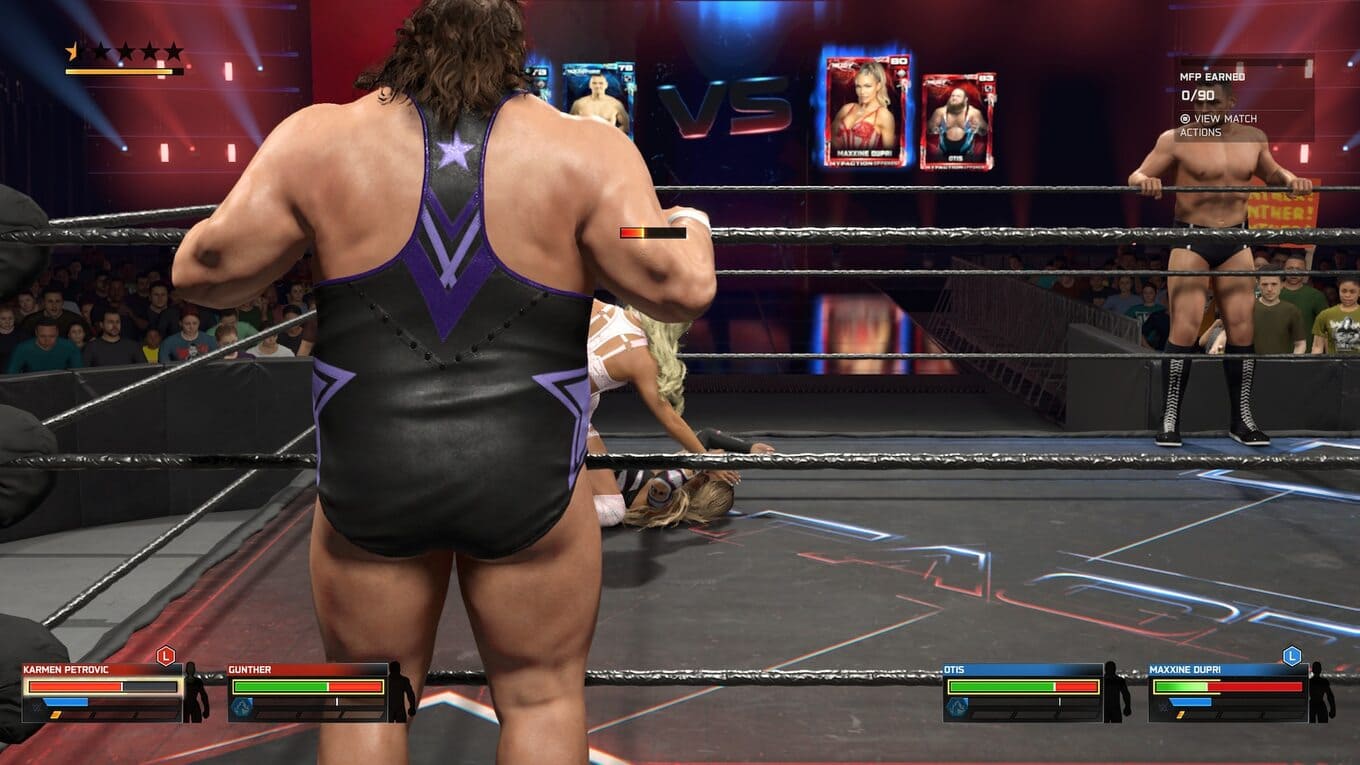Click Karmen Petrovic's status panel
The width and height of the screenshot is (1360, 765).
[104, 692]
